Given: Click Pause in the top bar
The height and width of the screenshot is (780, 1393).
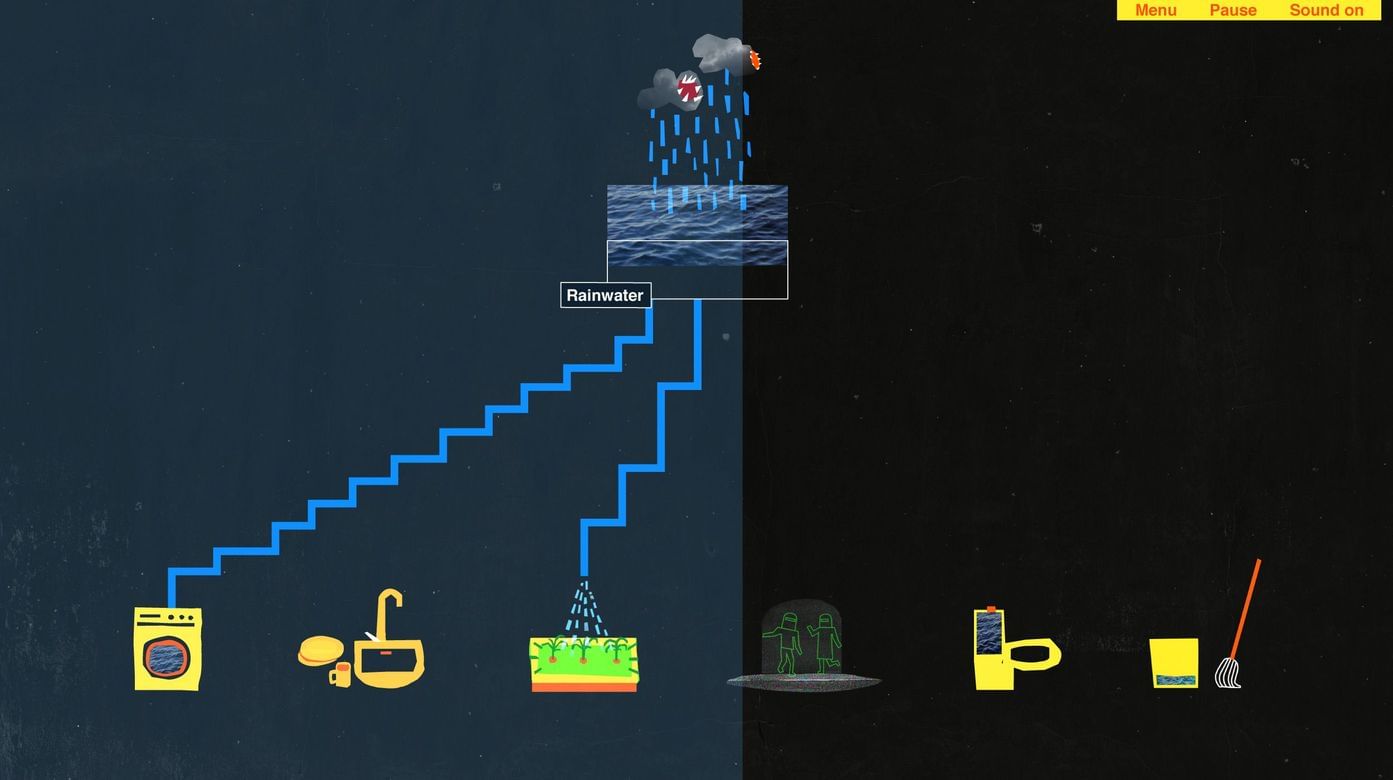Looking at the screenshot, I should pos(1232,10).
